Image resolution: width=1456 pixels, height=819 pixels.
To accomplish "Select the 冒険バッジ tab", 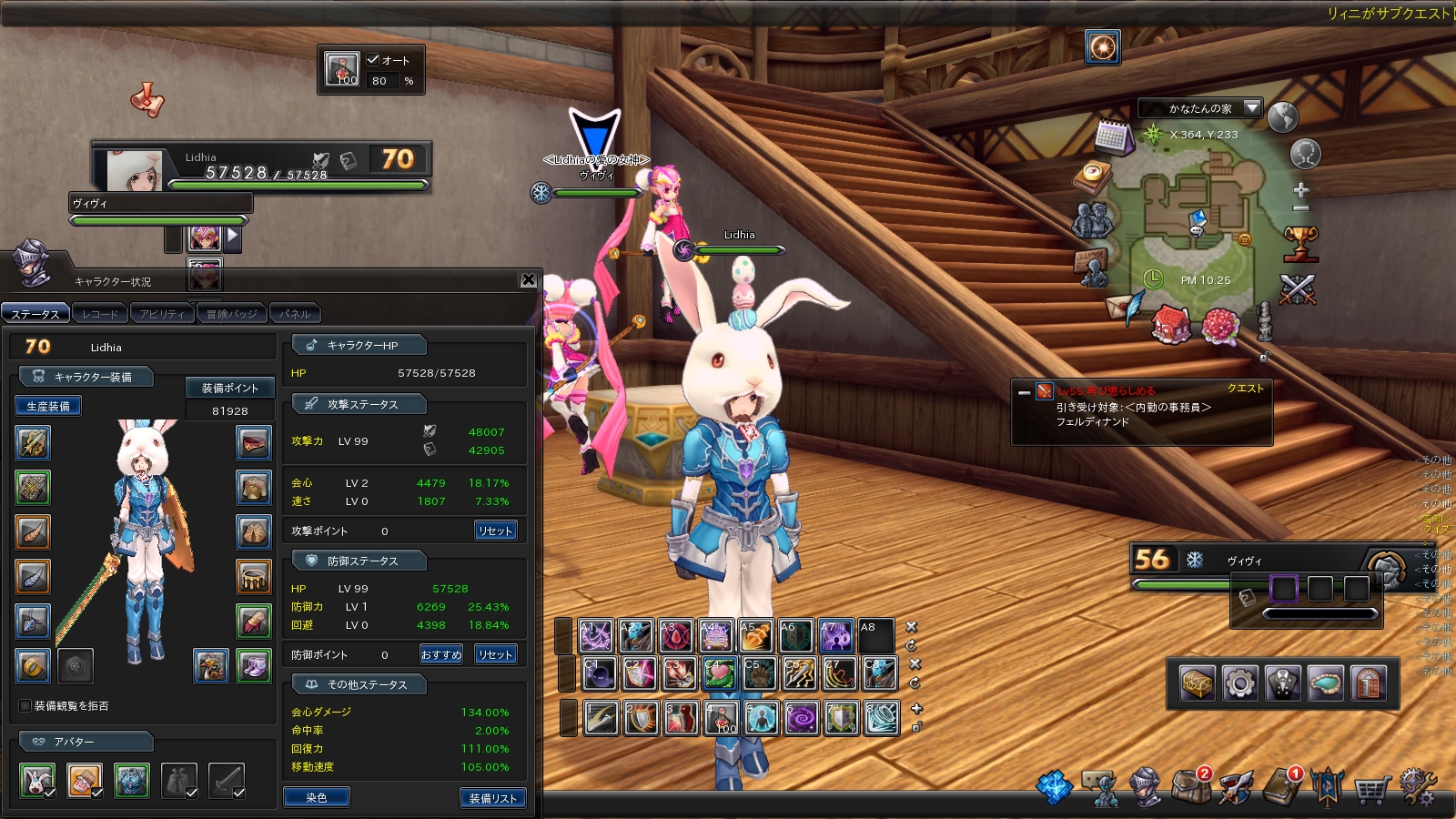I will pyautogui.click(x=231, y=314).
